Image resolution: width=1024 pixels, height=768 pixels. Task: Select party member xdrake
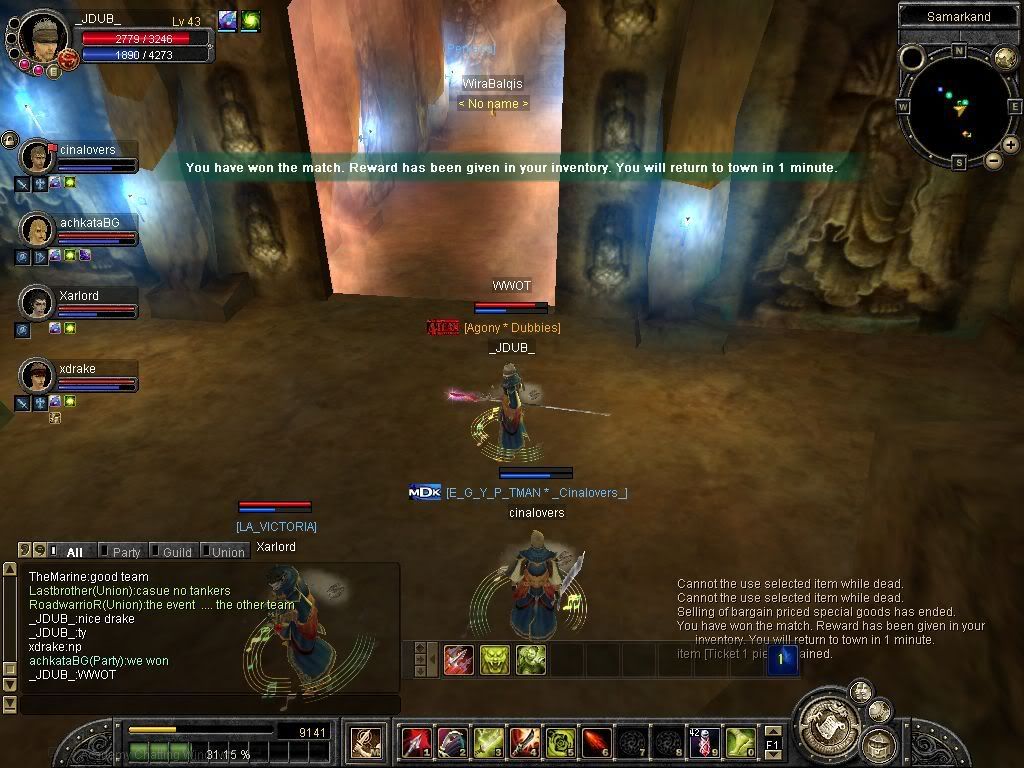[x=38, y=375]
